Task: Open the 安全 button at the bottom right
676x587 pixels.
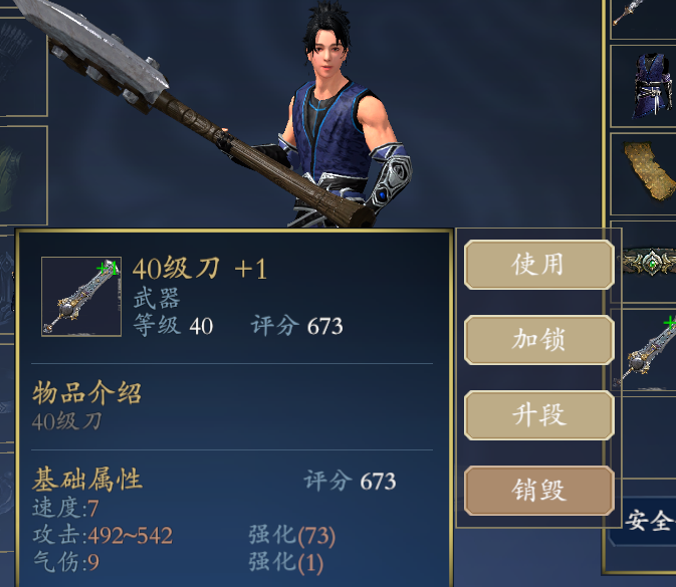Action: pyautogui.click(x=648, y=521)
